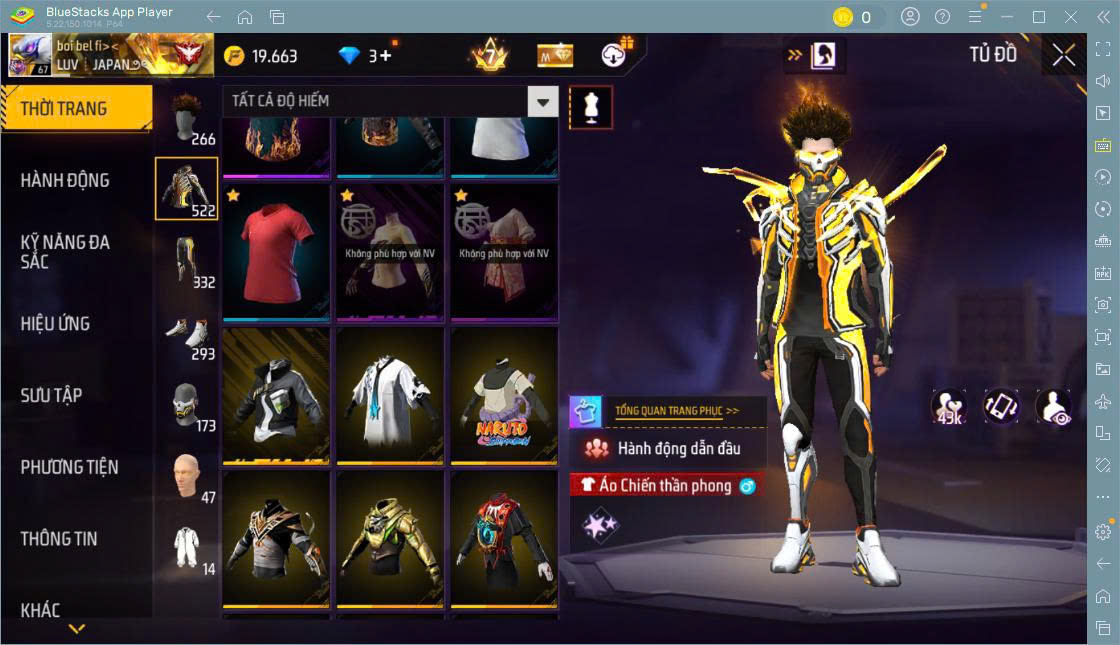The height and width of the screenshot is (645, 1120).
Task: Equip the Naruto Shippuden outfit top
Action: pyautogui.click(x=503, y=395)
